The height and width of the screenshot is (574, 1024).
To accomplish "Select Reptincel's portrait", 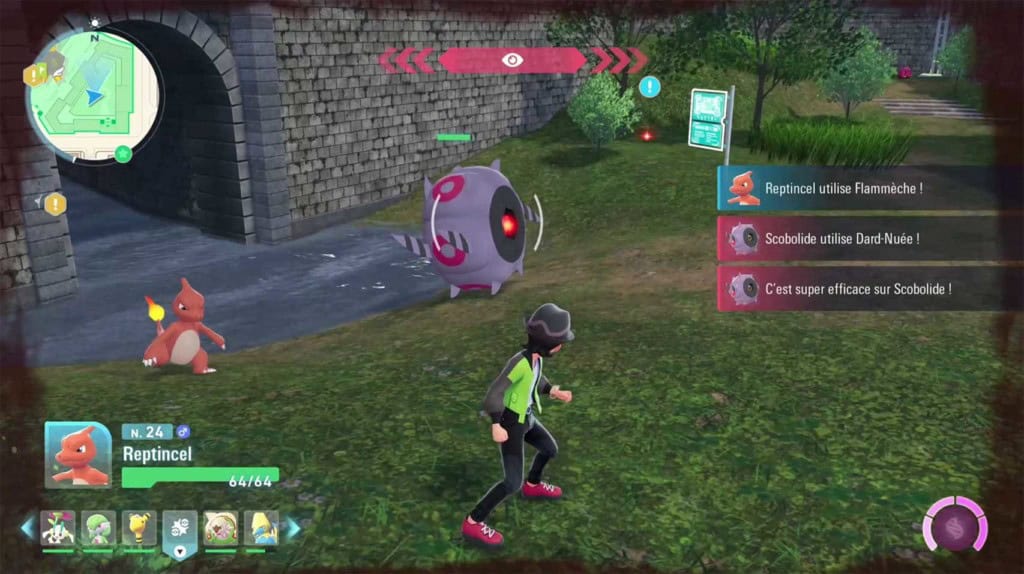I will click(78, 454).
